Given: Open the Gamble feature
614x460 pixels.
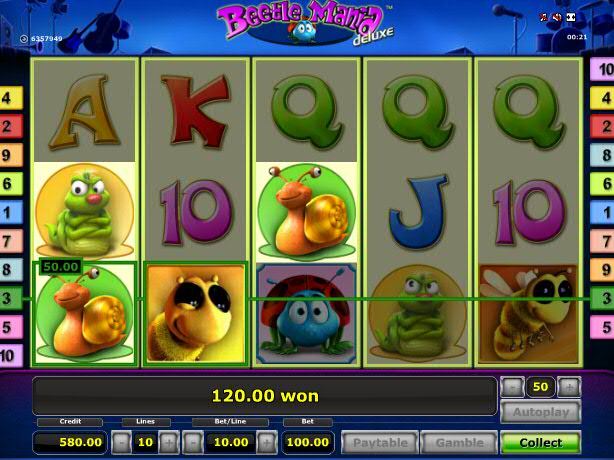Looking at the screenshot, I should click(458, 442).
